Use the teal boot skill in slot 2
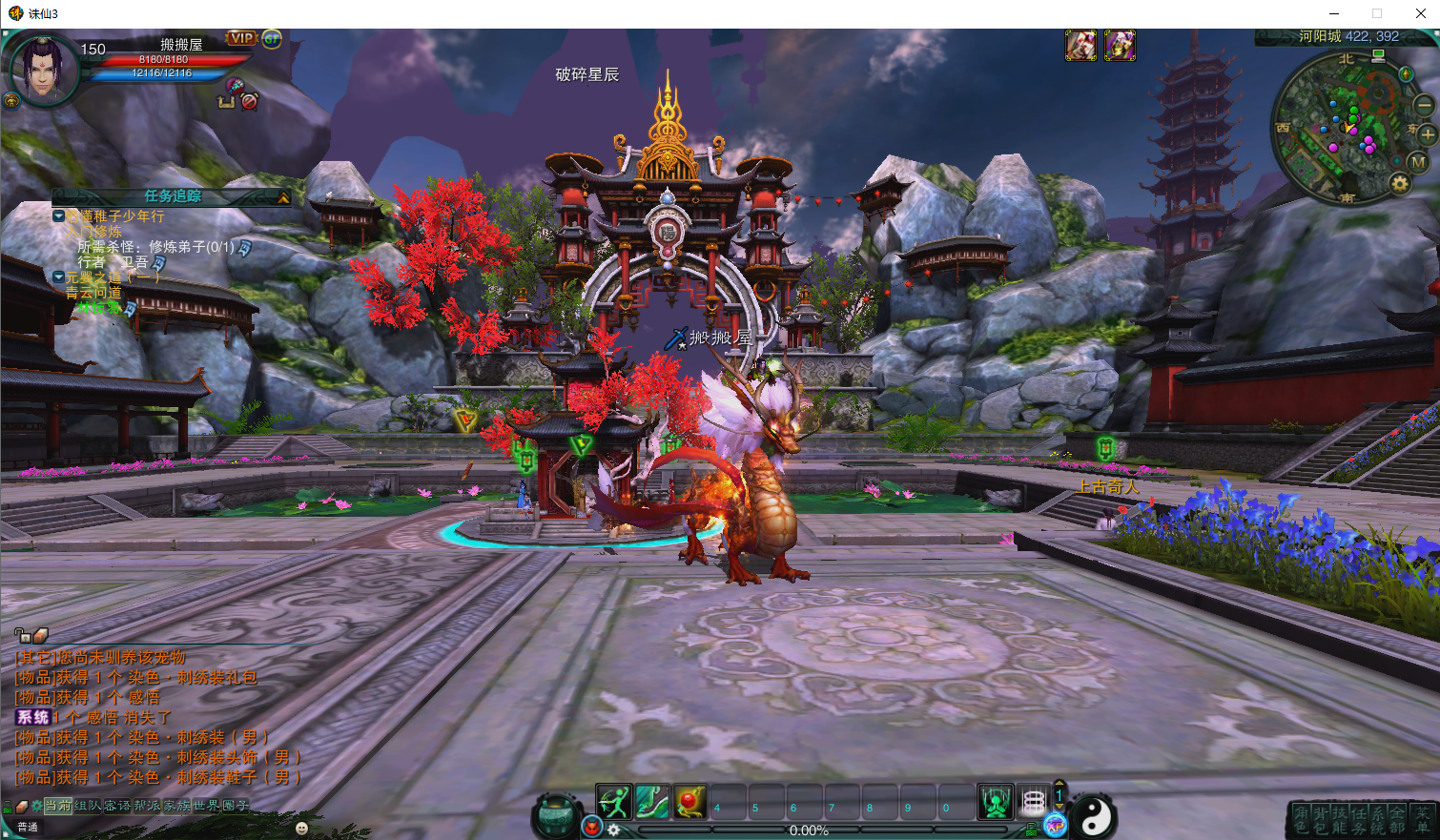 pyautogui.click(x=652, y=802)
